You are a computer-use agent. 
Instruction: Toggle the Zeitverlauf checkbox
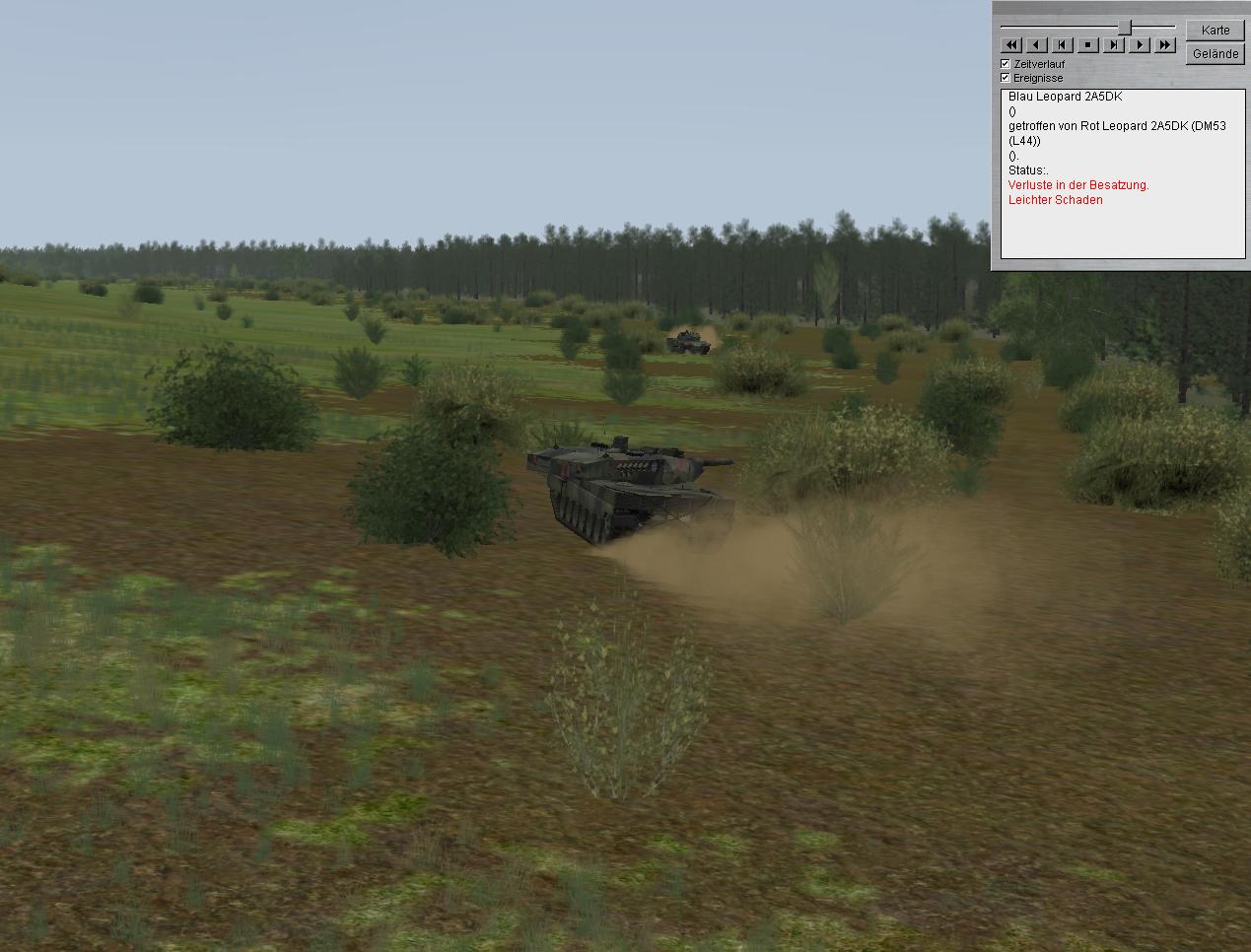(x=1006, y=64)
